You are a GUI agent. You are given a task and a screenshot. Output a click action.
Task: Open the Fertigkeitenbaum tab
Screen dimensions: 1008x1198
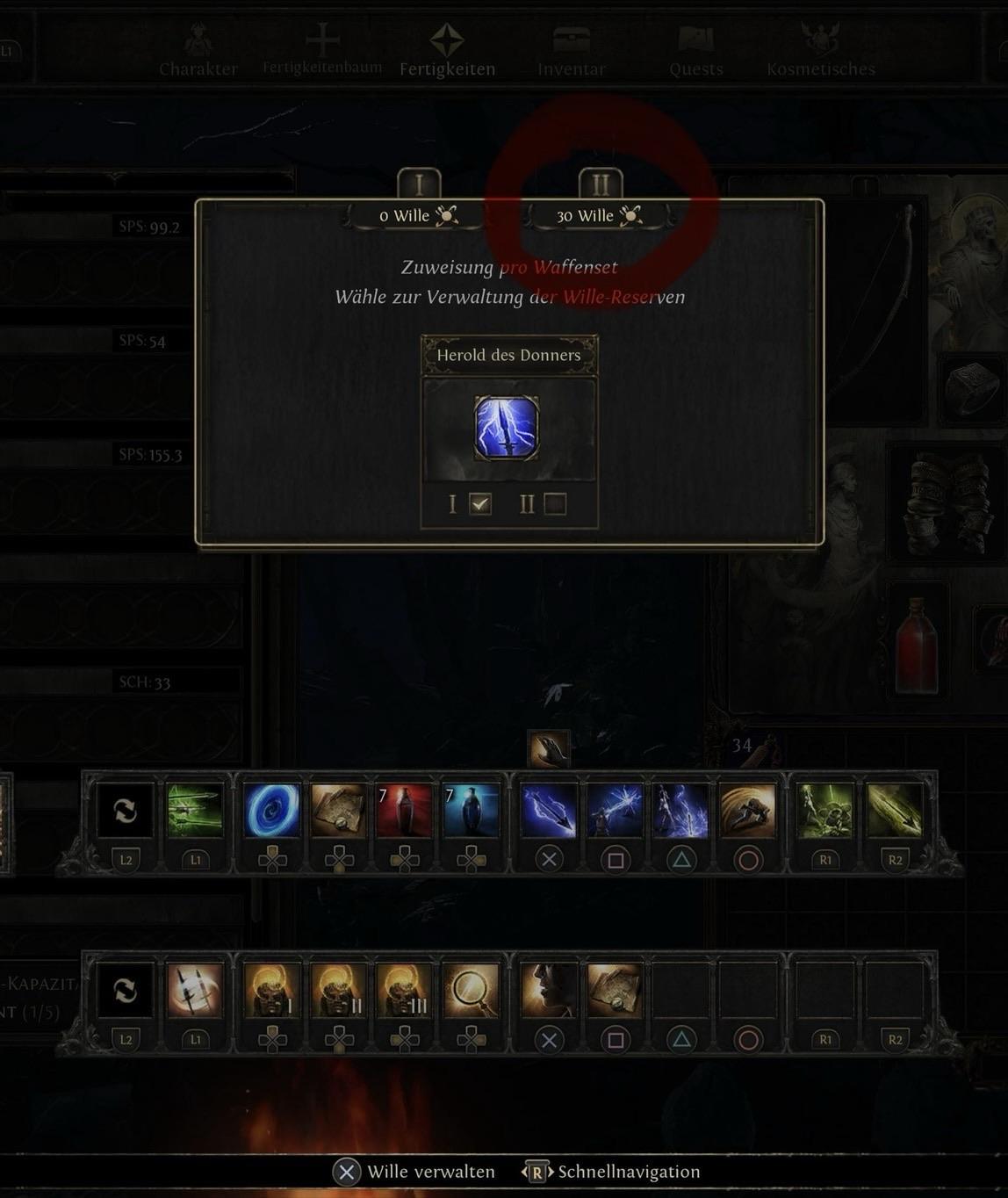(x=322, y=51)
